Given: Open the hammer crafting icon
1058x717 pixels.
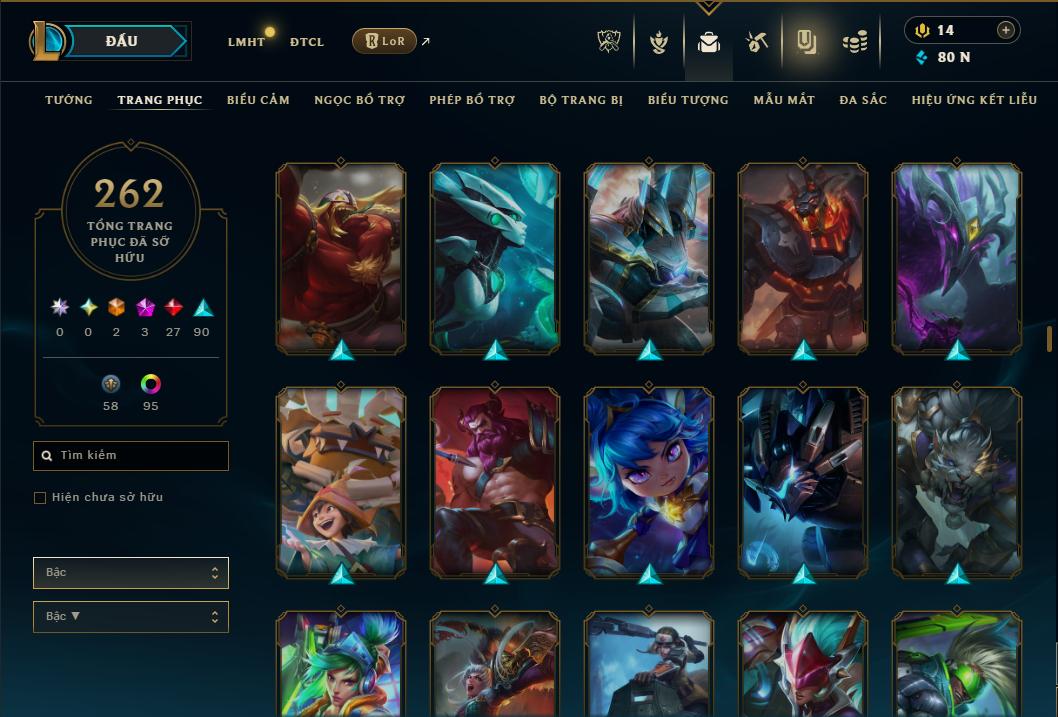Looking at the screenshot, I should 757,42.
